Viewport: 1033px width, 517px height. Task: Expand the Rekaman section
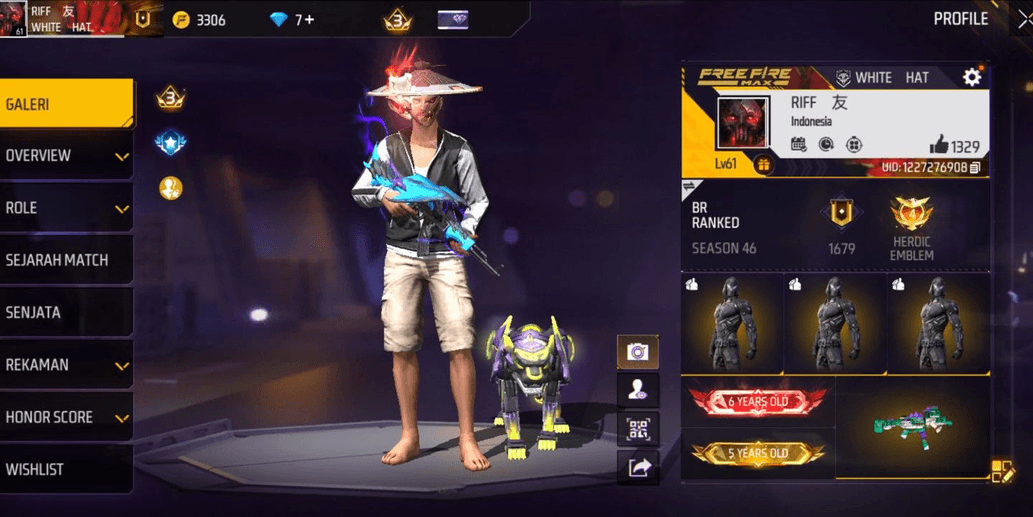pos(65,365)
